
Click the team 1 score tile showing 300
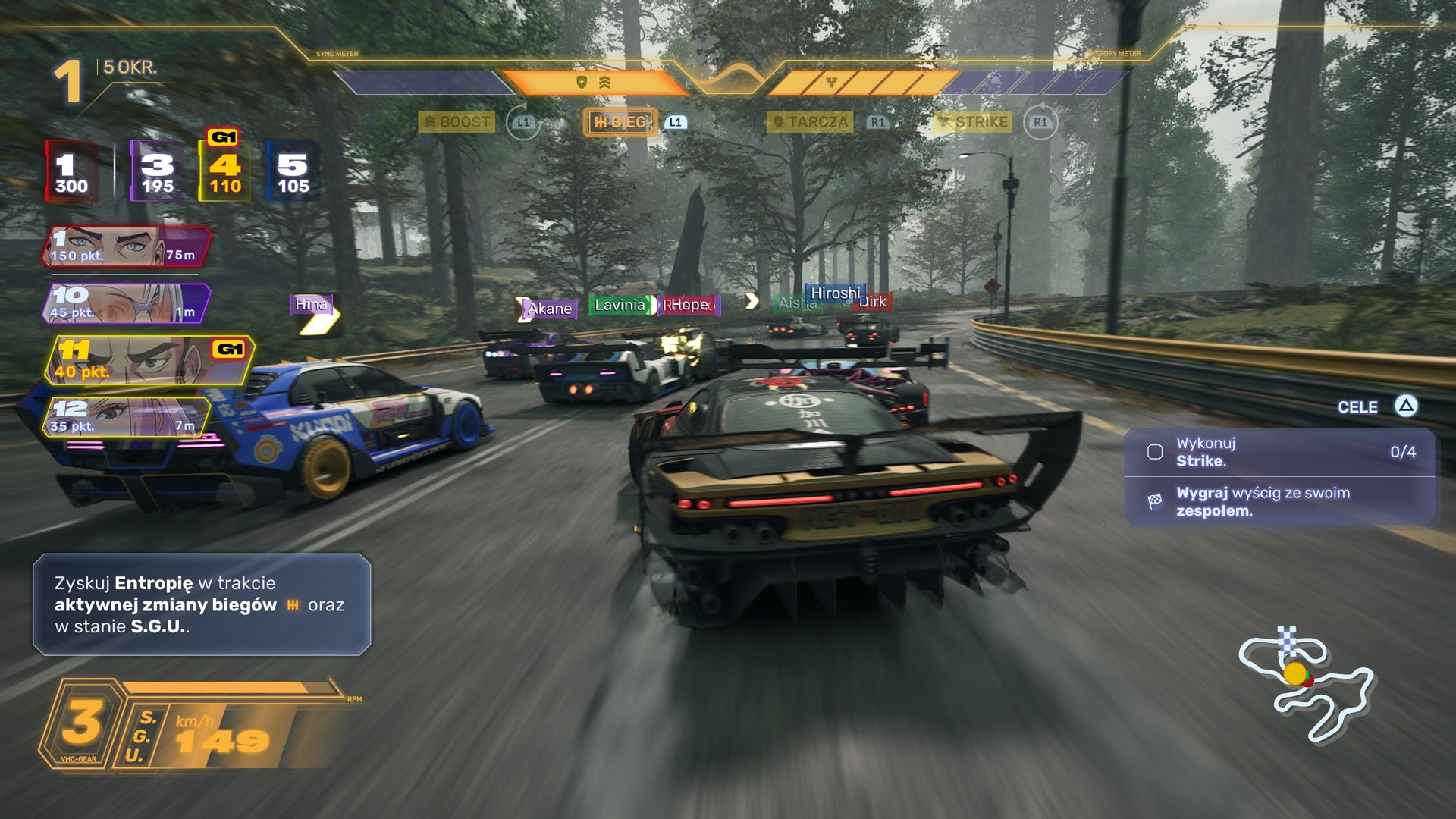click(71, 171)
